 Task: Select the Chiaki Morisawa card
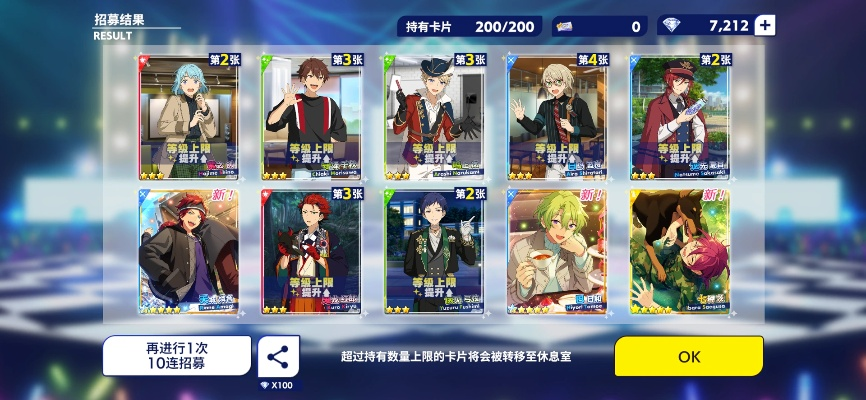[x=308, y=116]
